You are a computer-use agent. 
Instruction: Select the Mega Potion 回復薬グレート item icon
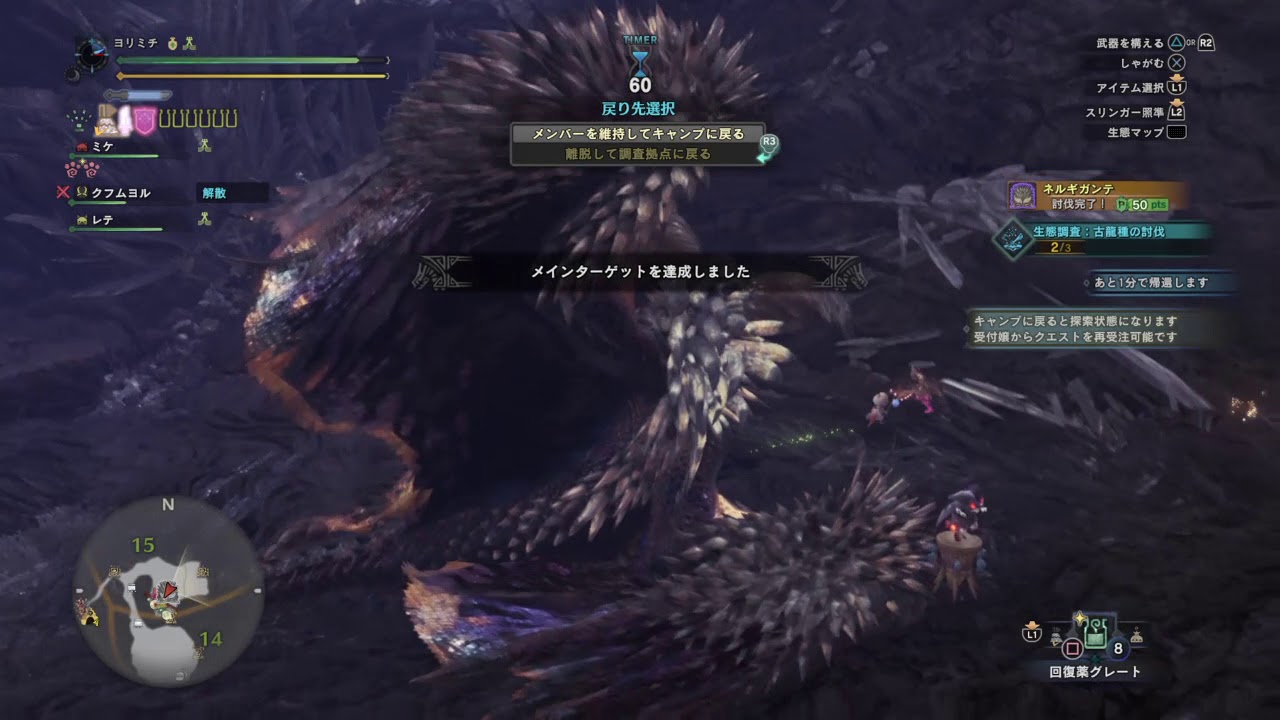[1094, 634]
